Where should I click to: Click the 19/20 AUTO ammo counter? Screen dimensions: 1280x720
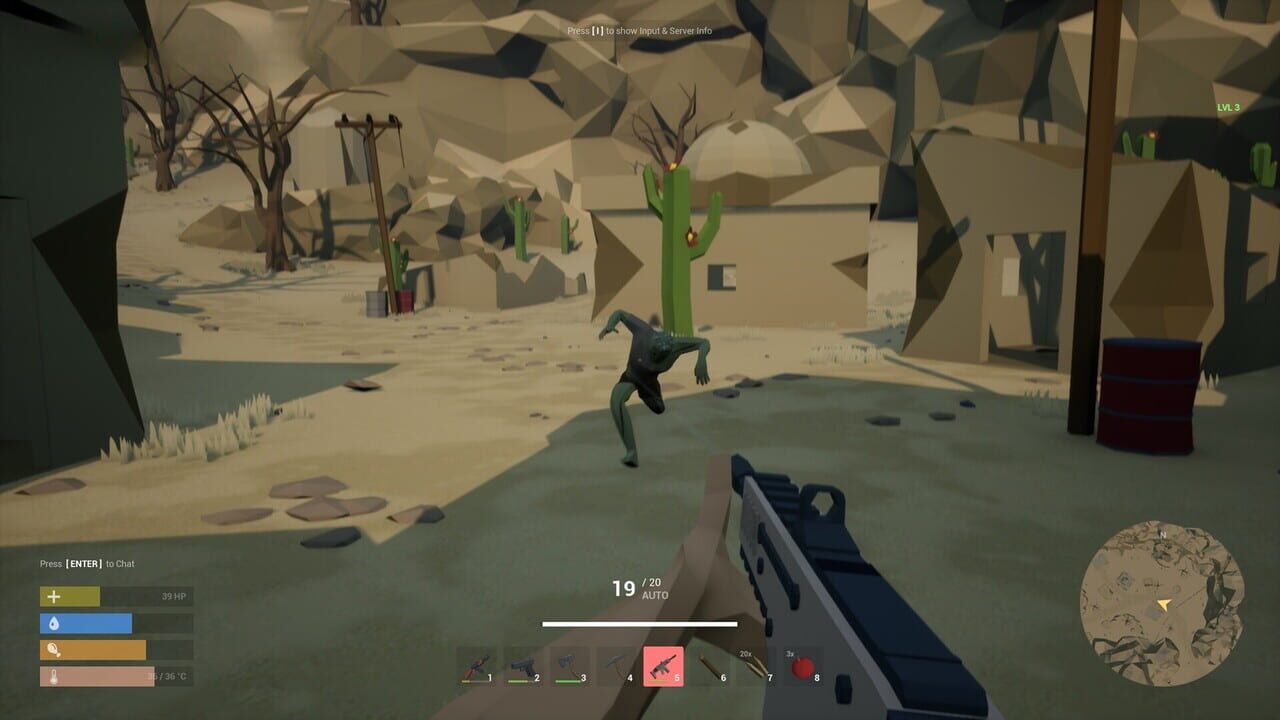pyautogui.click(x=640, y=587)
